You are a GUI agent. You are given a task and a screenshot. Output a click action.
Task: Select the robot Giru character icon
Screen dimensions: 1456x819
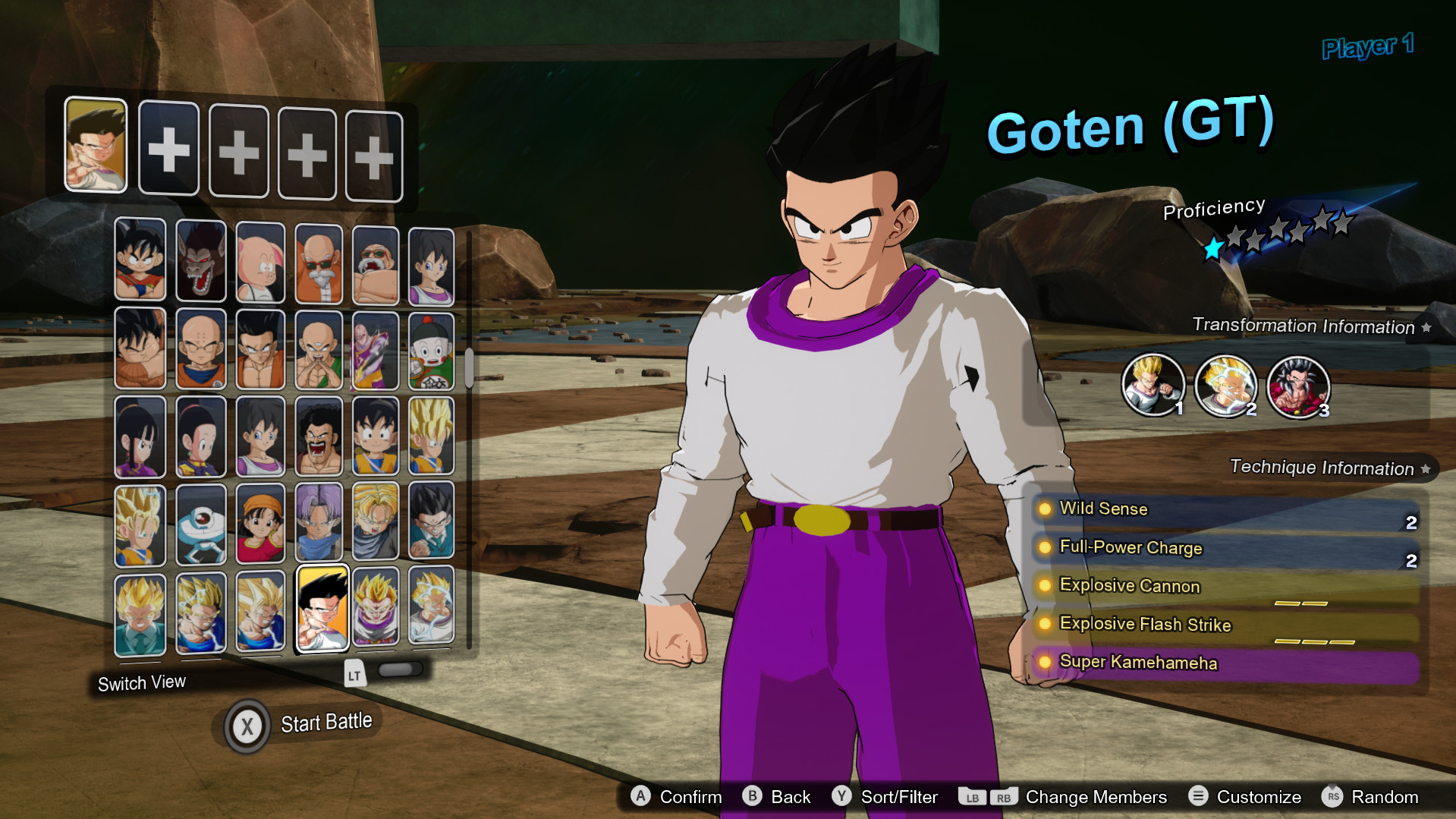[x=201, y=524]
